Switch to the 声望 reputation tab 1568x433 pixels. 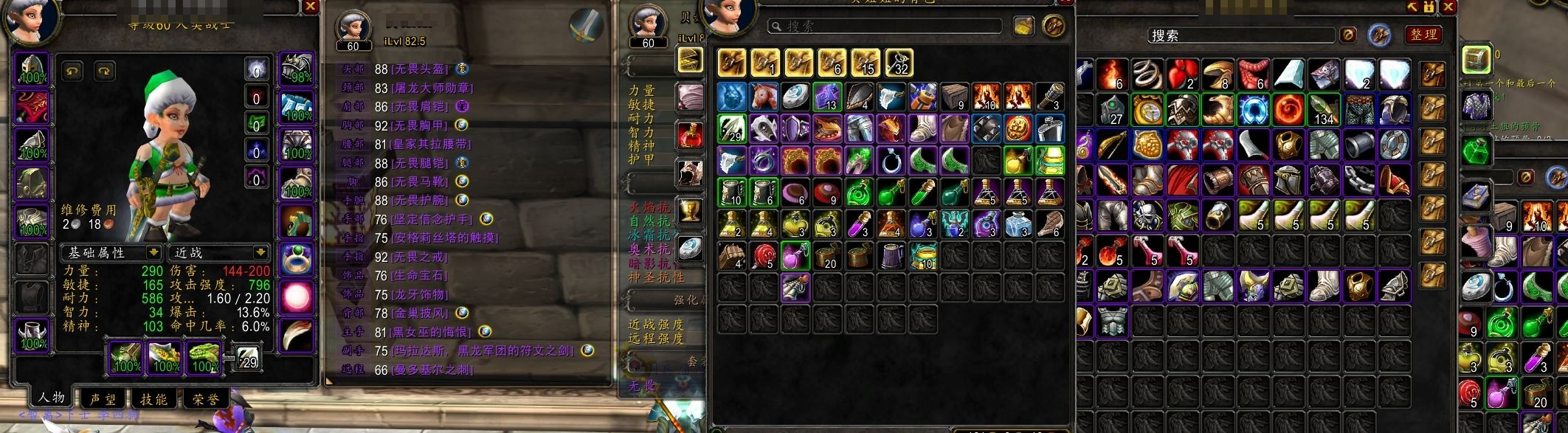[103, 399]
